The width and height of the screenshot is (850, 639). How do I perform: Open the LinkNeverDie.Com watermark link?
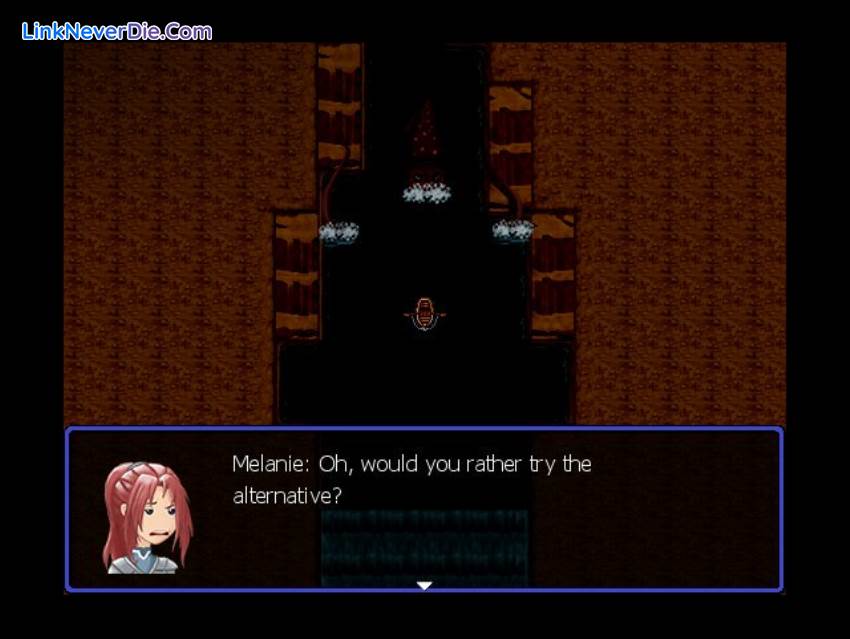(x=117, y=31)
